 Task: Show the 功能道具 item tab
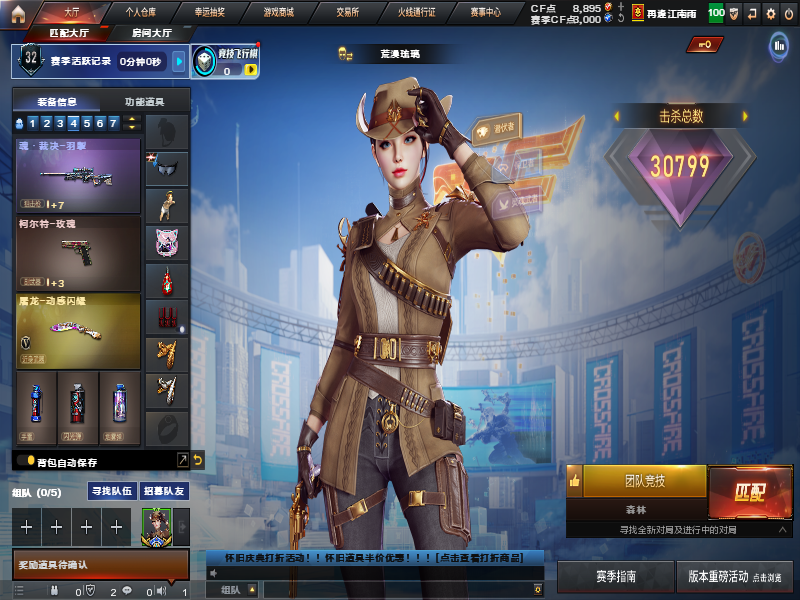click(x=144, y=102)
